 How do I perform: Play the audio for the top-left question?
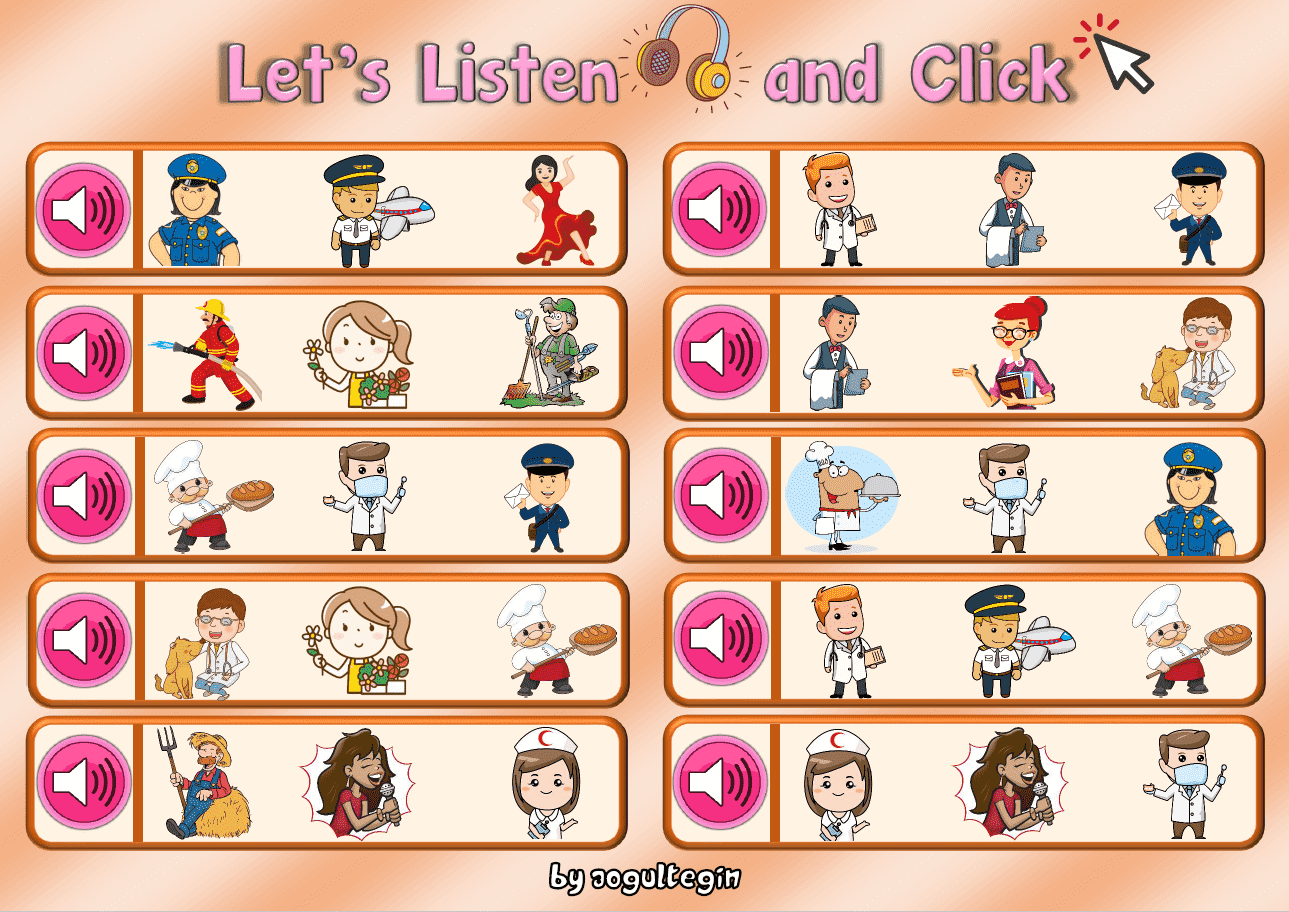(84, 210)
